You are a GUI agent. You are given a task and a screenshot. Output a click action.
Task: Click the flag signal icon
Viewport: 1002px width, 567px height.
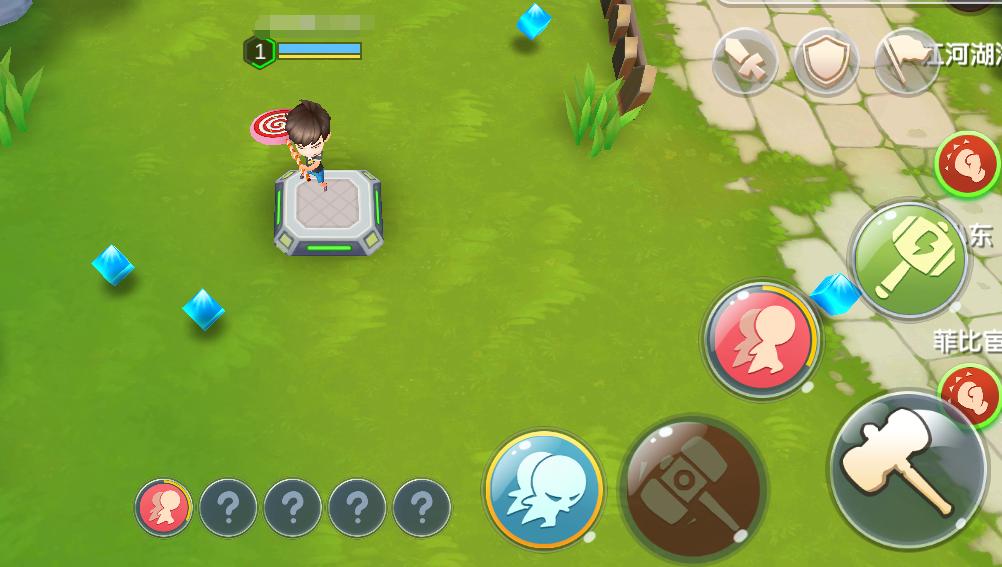pyautogui.click(x=905, y=62)
